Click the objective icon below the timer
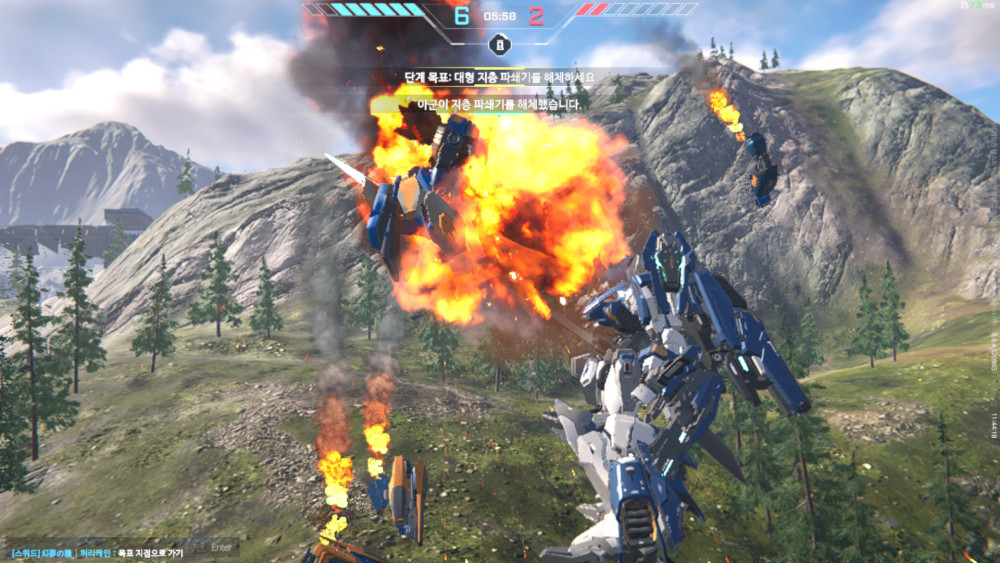 499,44
